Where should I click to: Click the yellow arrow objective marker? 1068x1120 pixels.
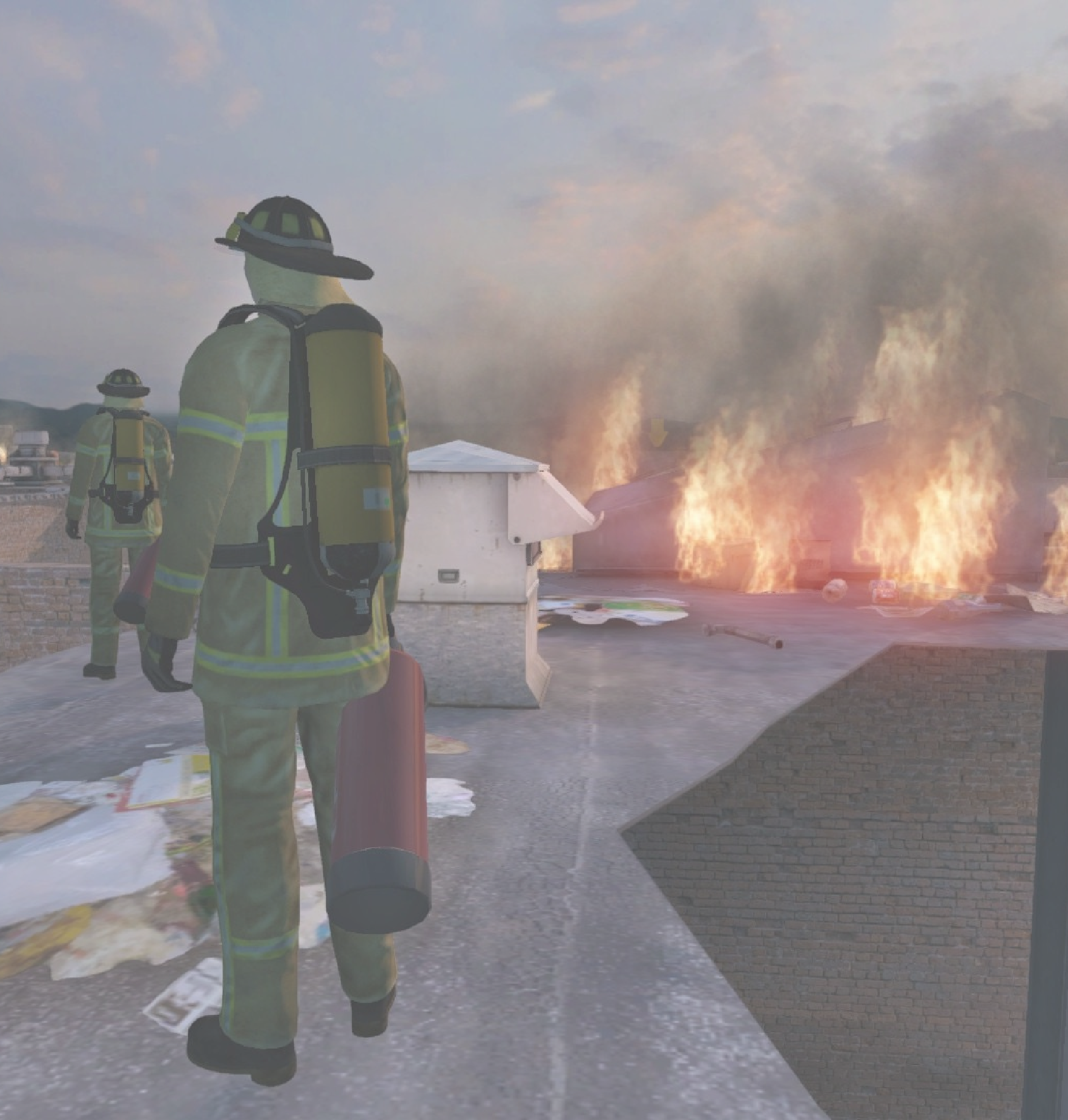(x=659, y=432)
